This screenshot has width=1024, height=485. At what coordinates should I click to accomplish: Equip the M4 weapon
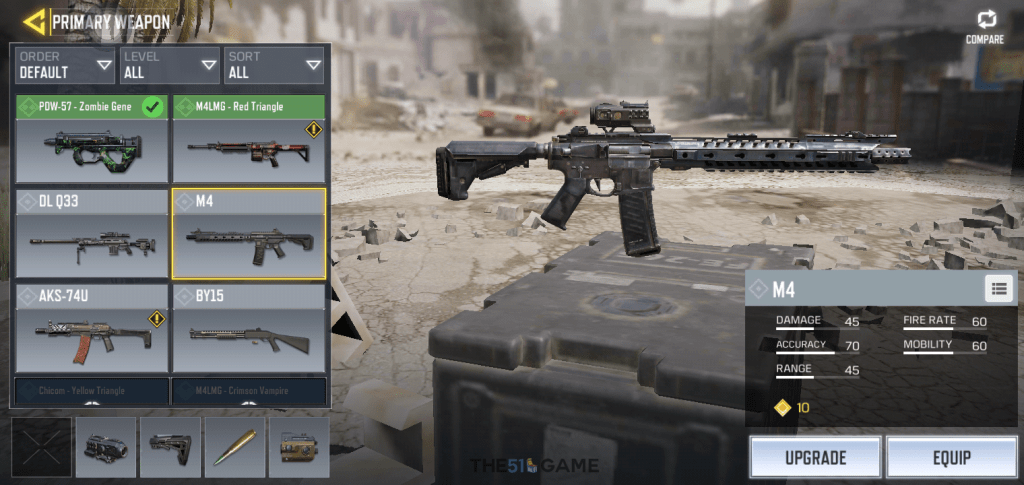pos(951,458)
